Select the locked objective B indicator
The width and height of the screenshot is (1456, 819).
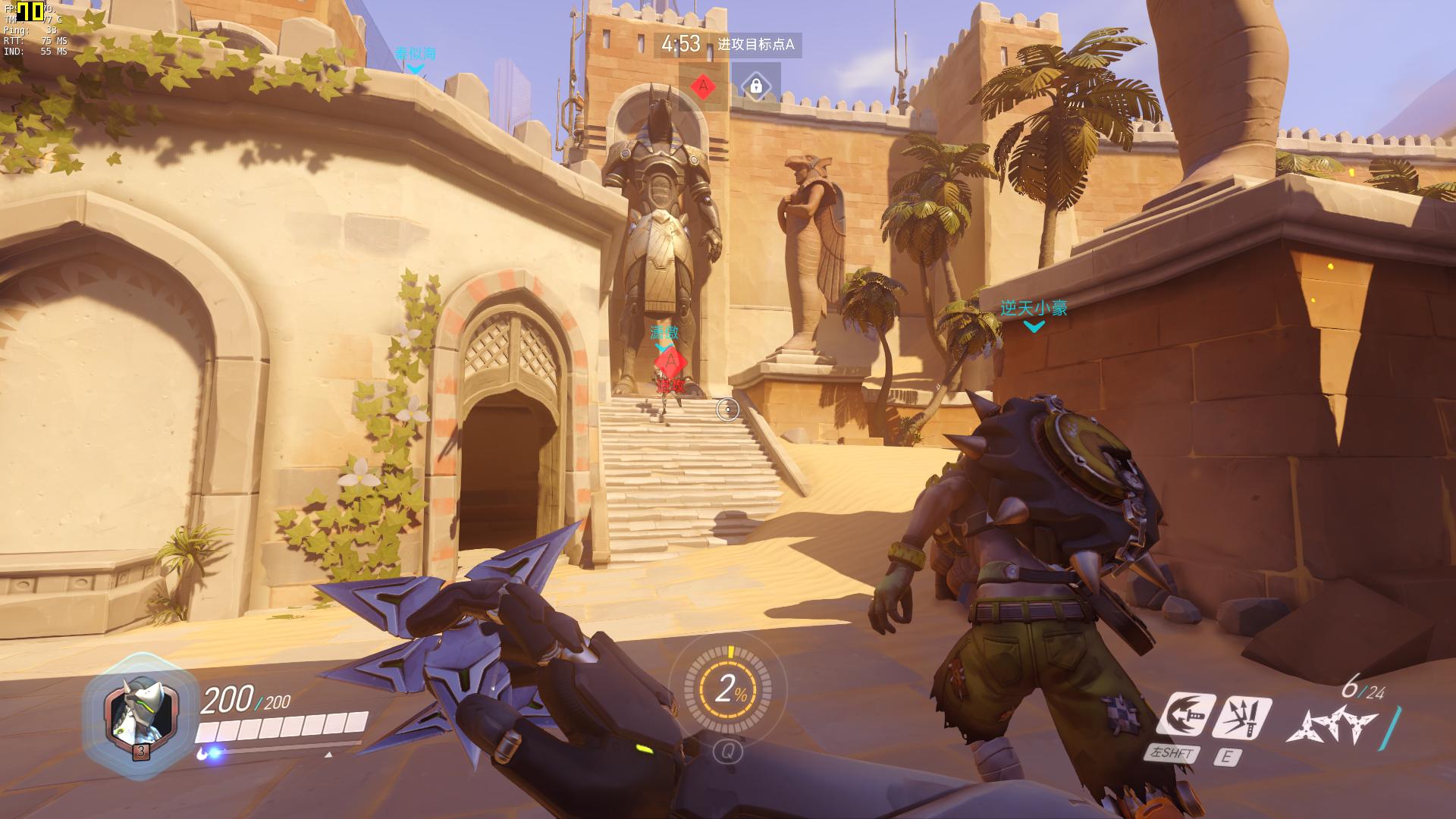point(755,86)
